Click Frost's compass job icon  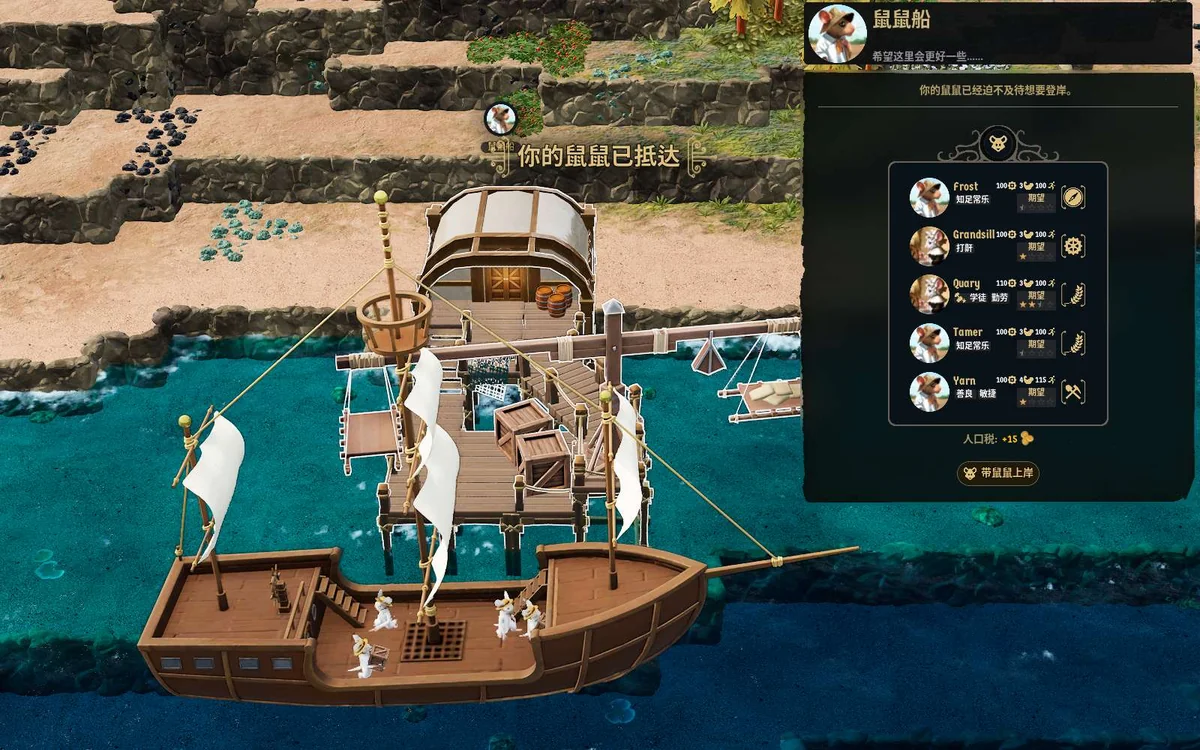[1073, 197]
